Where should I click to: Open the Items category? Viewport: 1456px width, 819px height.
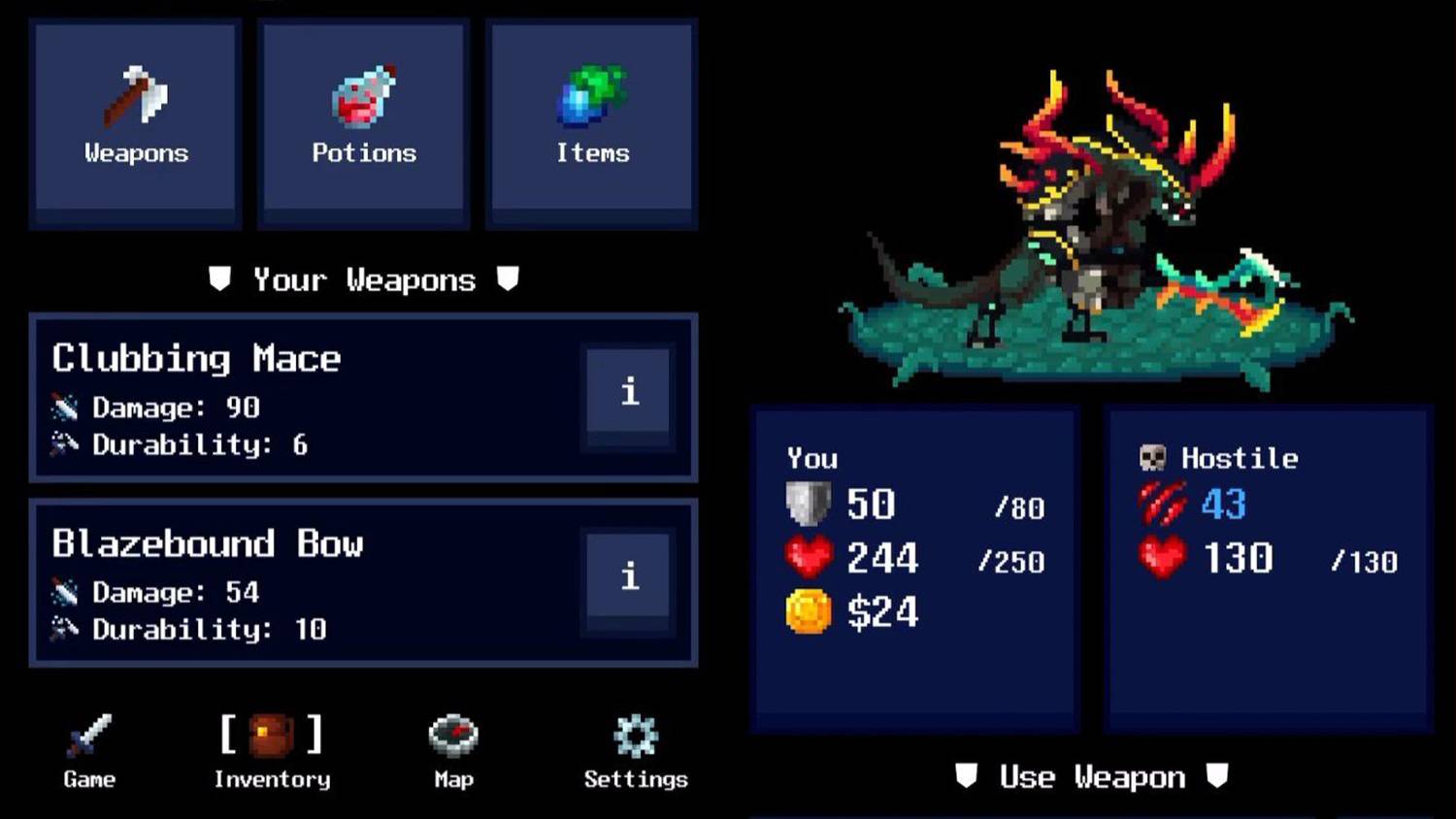coord(592,97)
